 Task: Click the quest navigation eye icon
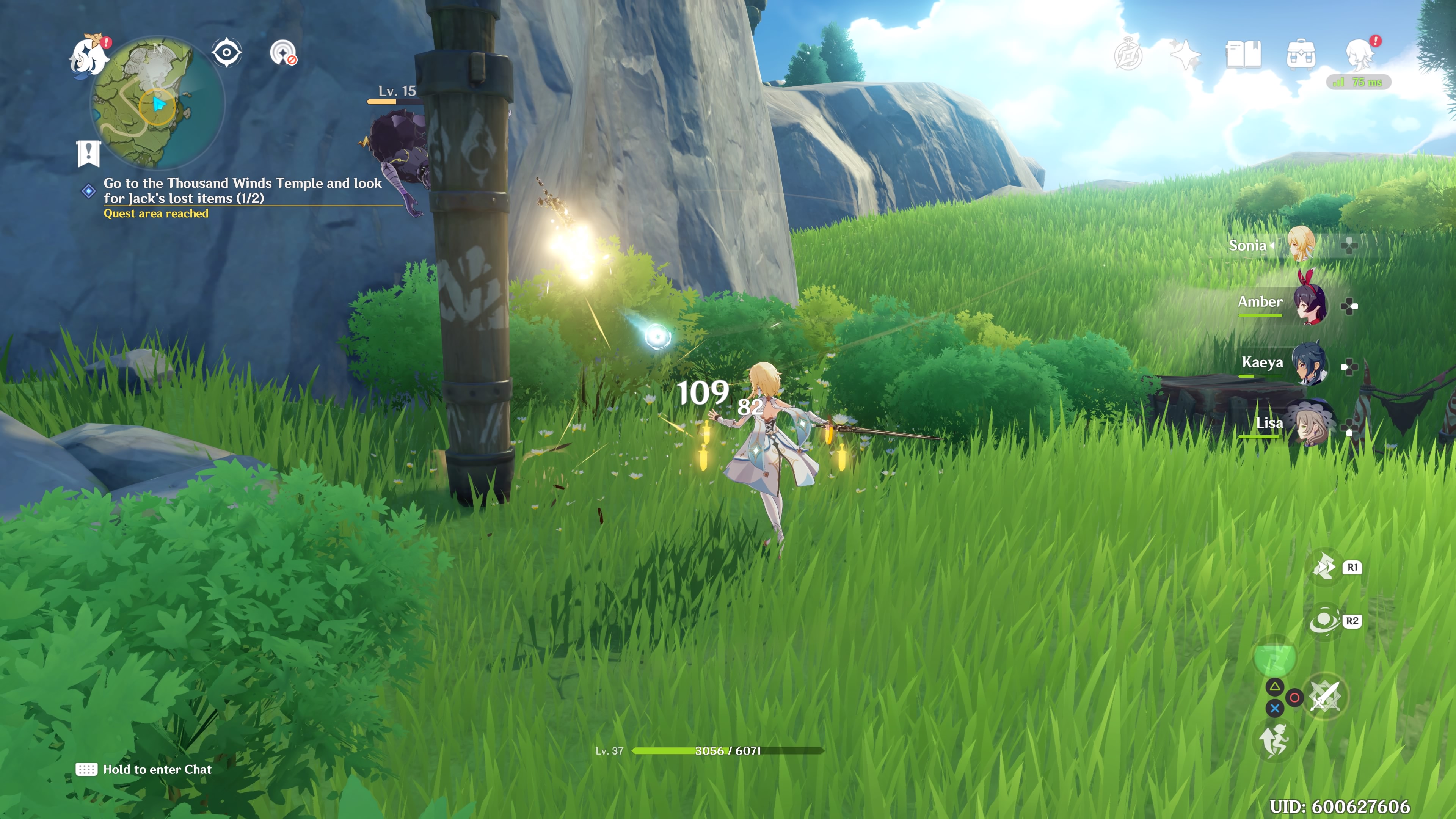tap(227, 53)
